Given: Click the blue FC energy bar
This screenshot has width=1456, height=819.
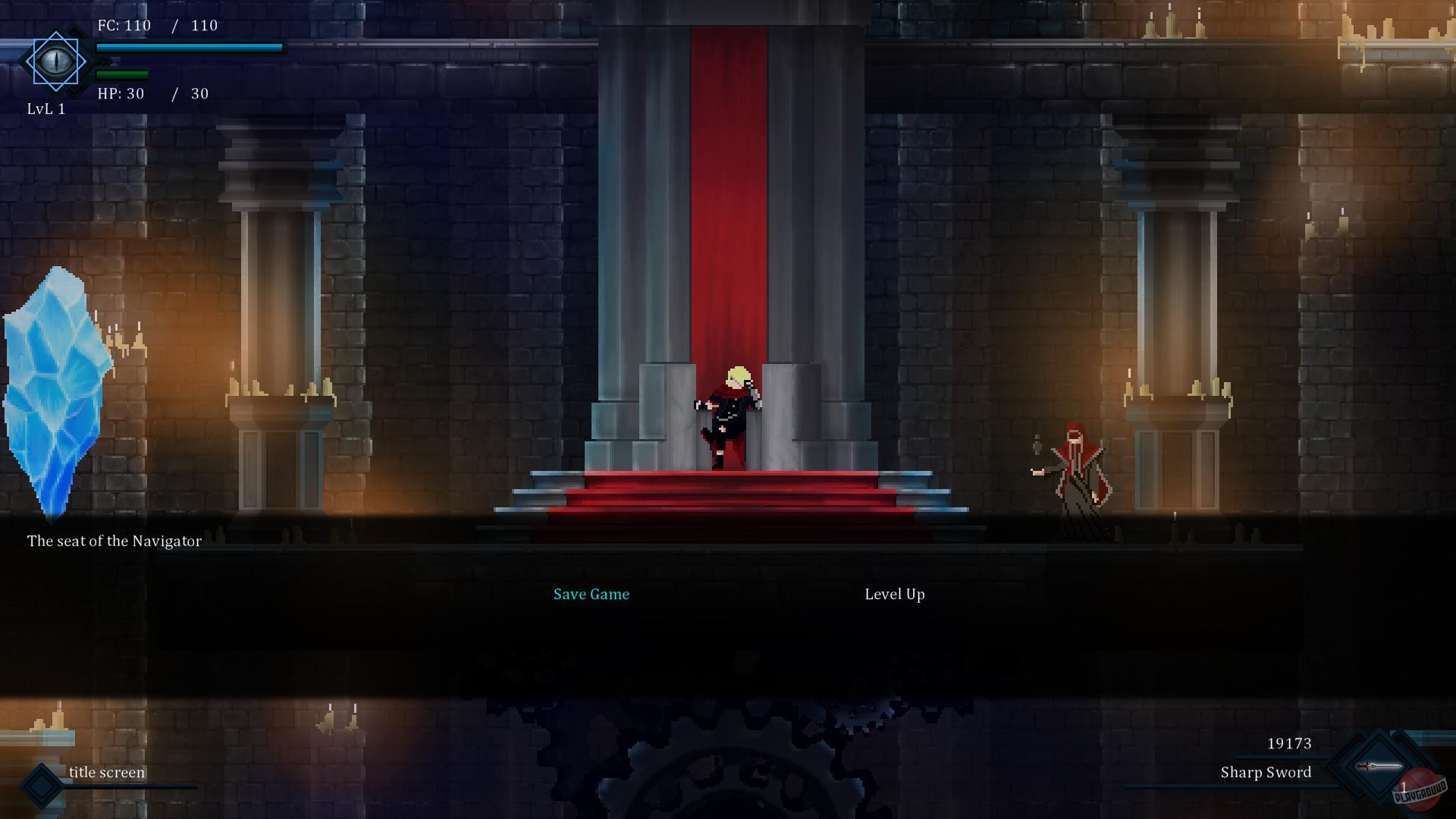Looking at the screenshot, I should pyautogui.click(x=190, y=48).
